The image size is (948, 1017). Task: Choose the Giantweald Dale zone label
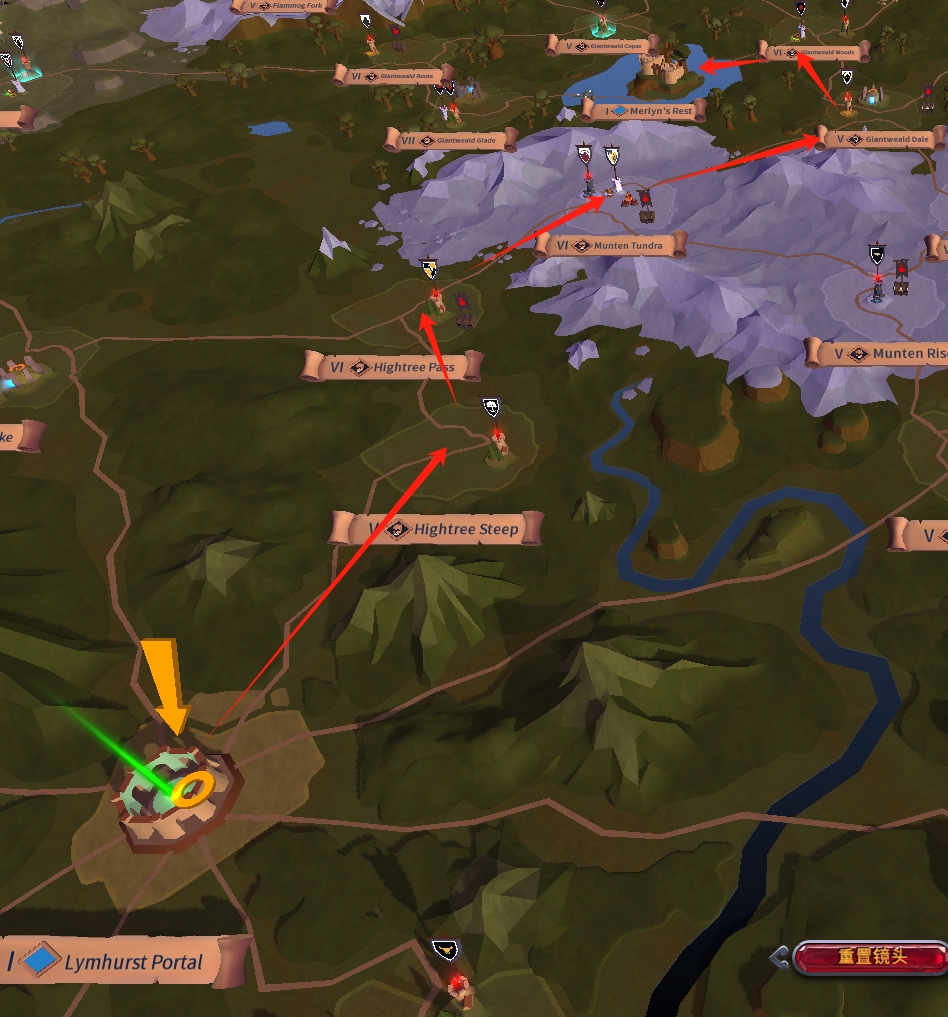[882, 139]
